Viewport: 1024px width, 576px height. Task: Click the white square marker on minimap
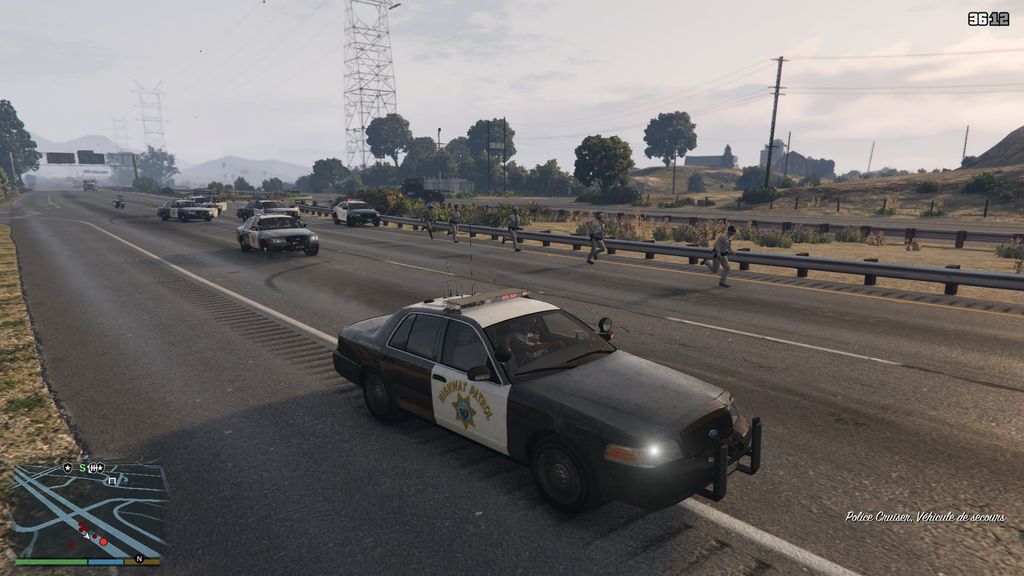[111, 481]
